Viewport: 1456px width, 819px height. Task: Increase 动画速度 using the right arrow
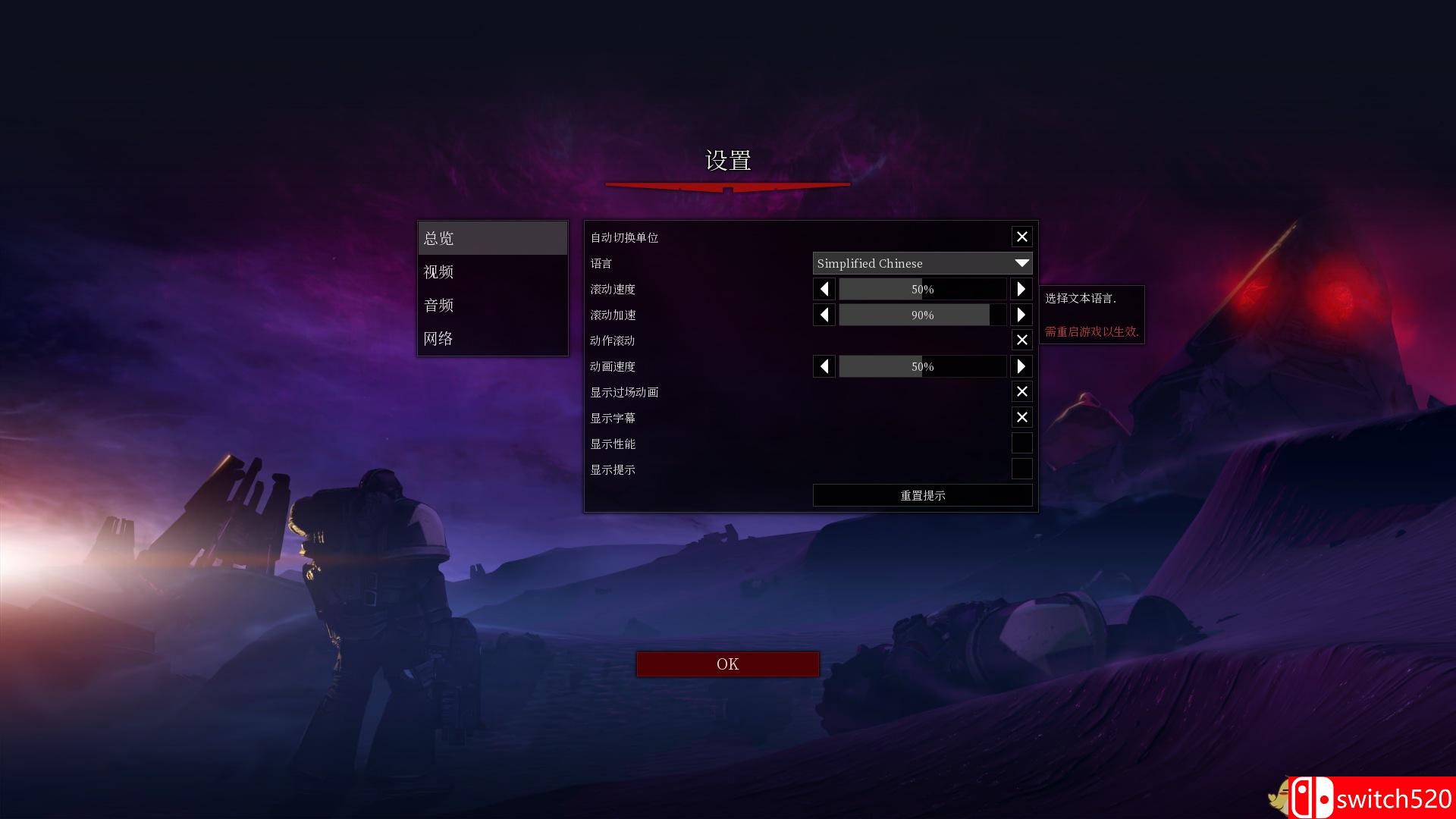pos(1021,366)
